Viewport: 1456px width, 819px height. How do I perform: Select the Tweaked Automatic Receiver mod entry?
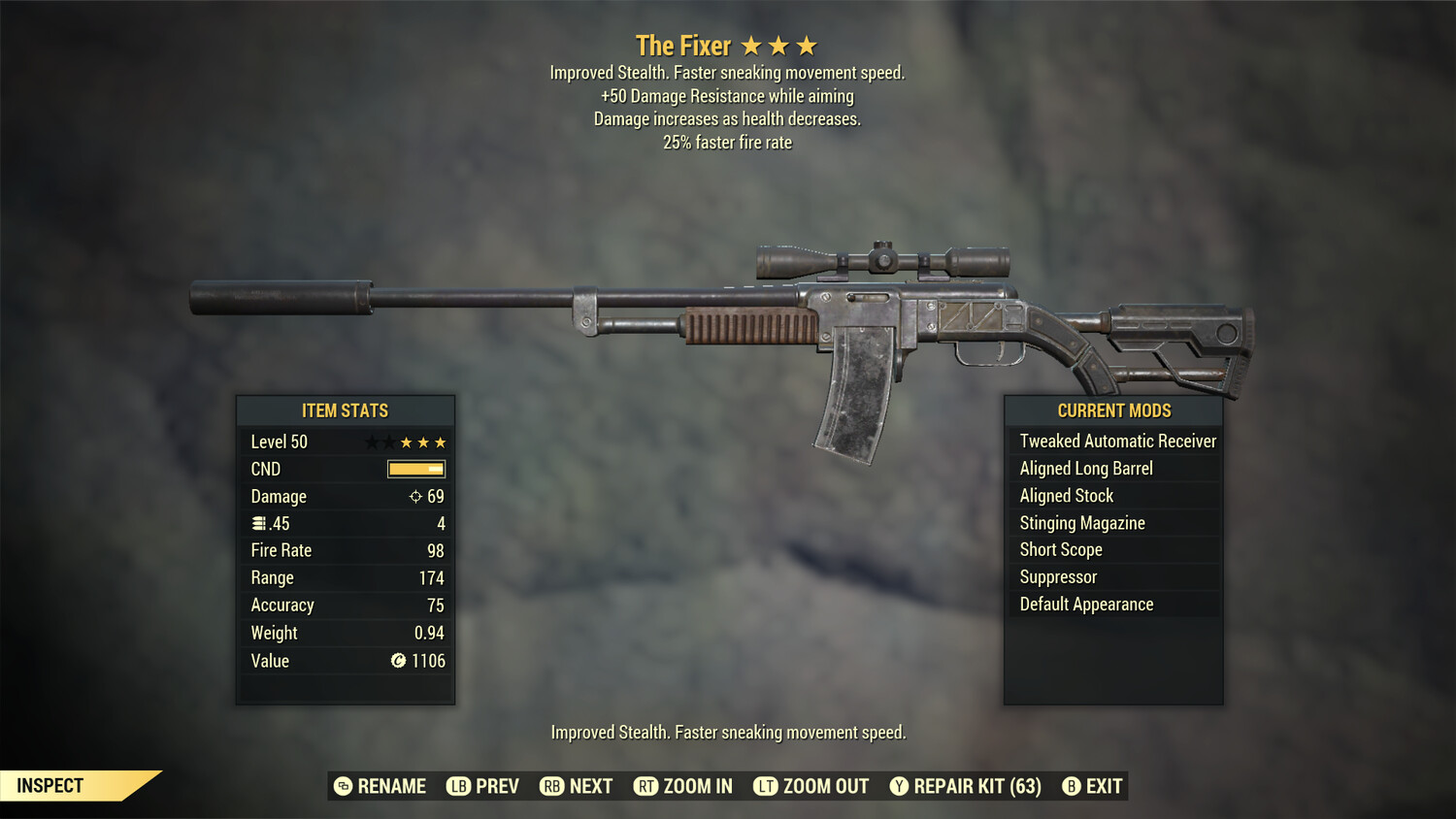pyautogui.click(x=1117, y=441)
